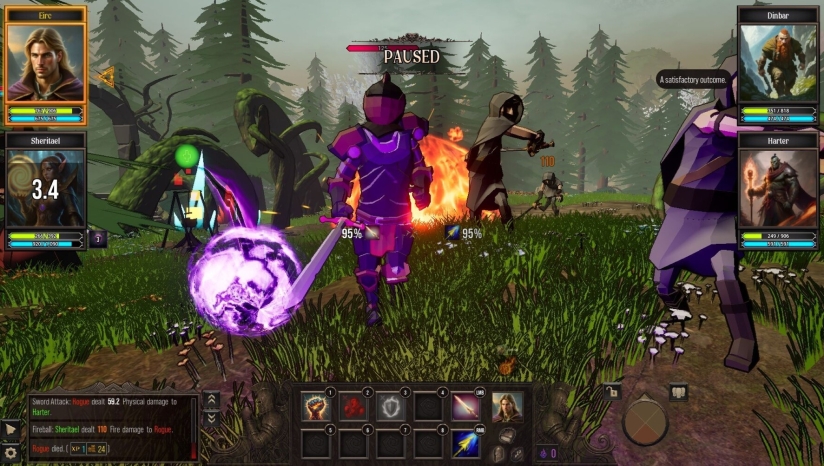Click Sheritael's small status effect icon
Image resolution: width=824 pixels, height=466 pixels.
tap(97, 238)
